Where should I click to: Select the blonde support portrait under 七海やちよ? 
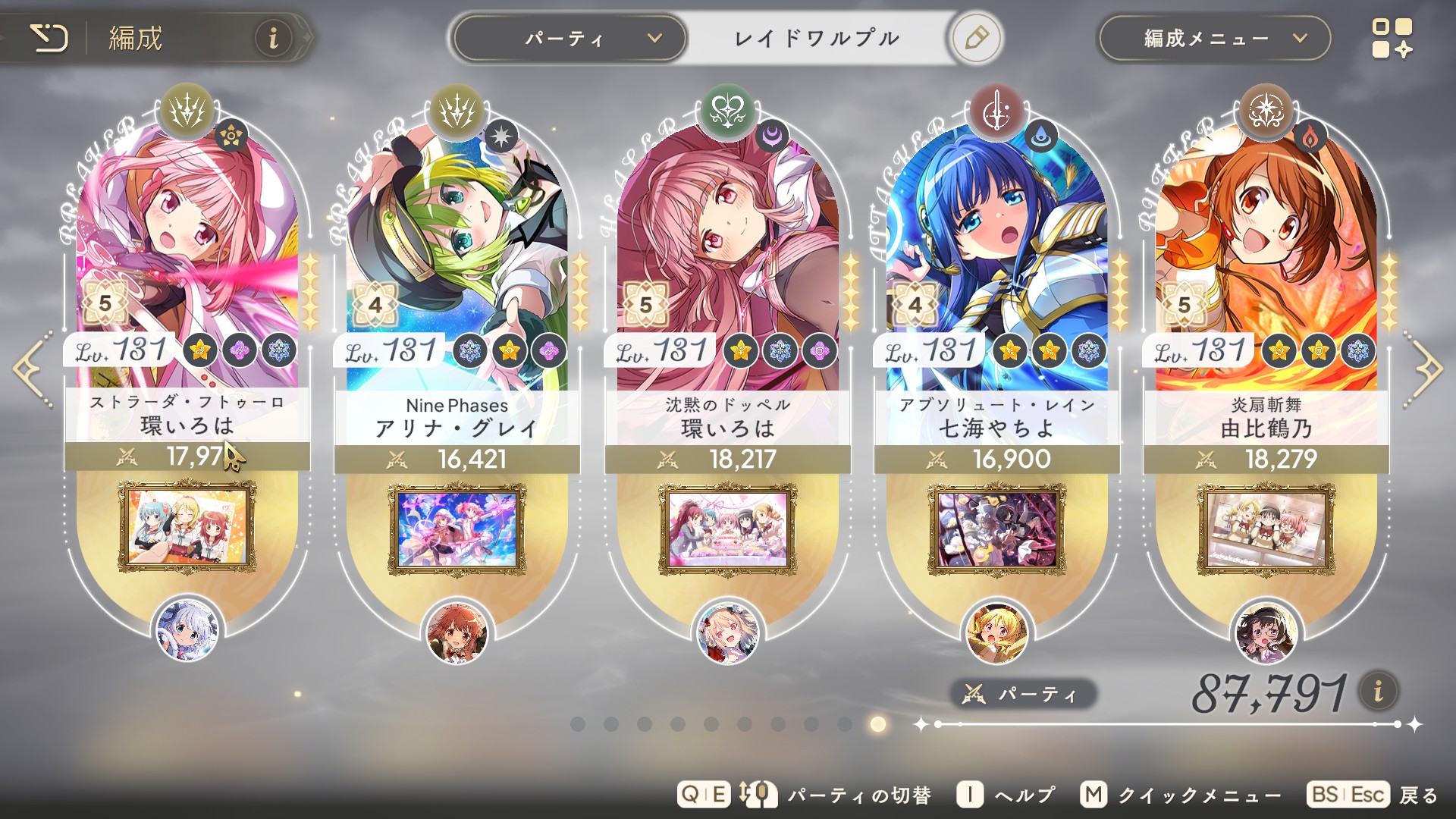(996, 631)
